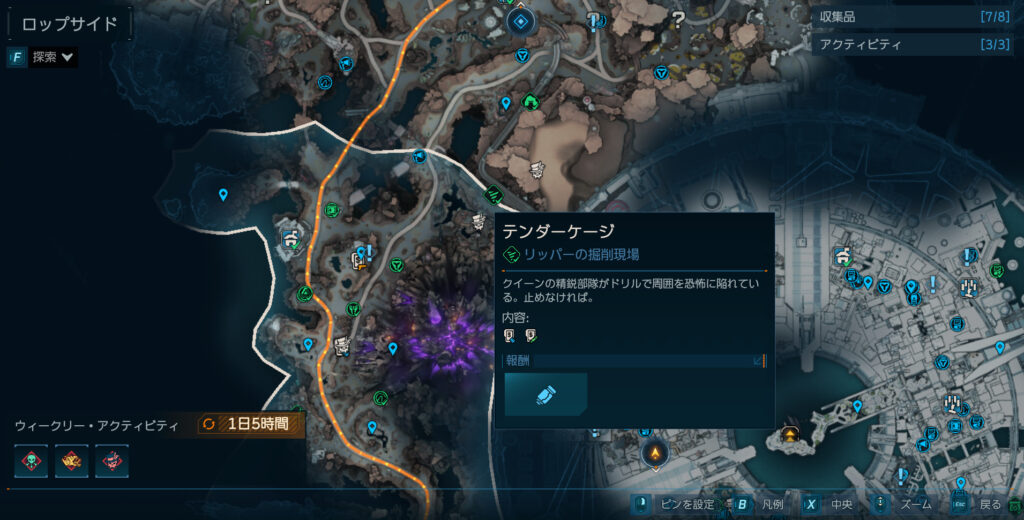Viewport: 1024px width, 520px height.
Task: Click the blue diamond marker at top
Action: coord(520,20)
